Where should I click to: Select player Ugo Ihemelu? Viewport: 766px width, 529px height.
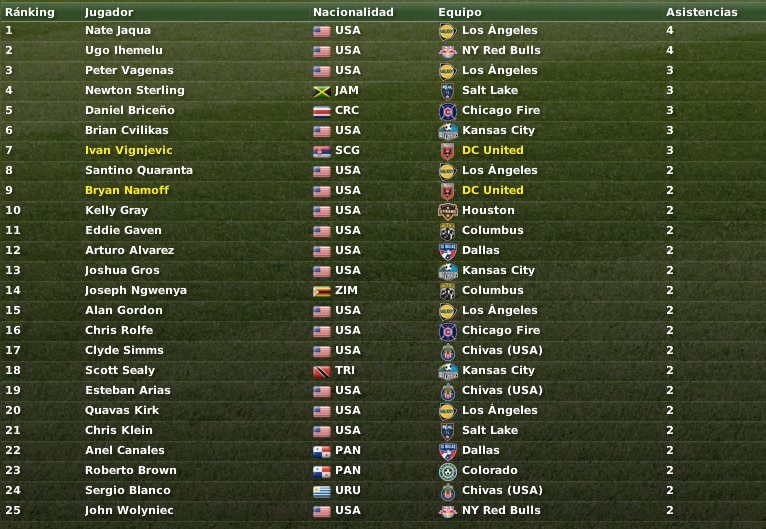point(123,50)
